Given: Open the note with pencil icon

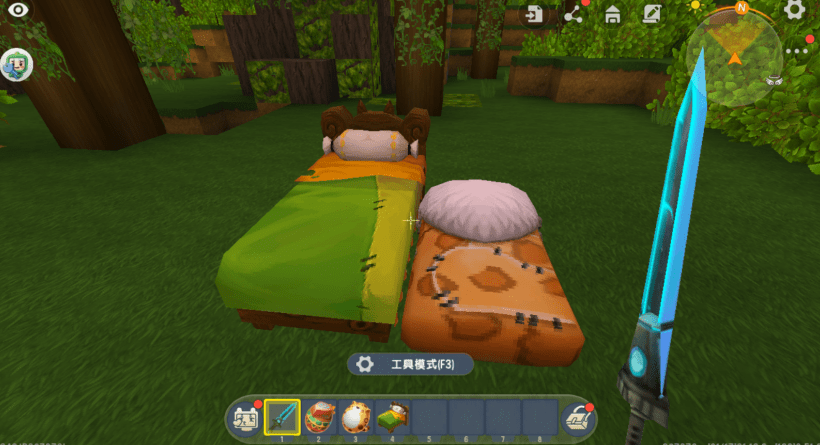Looking at the screenshot, I should tap(652, 15).
